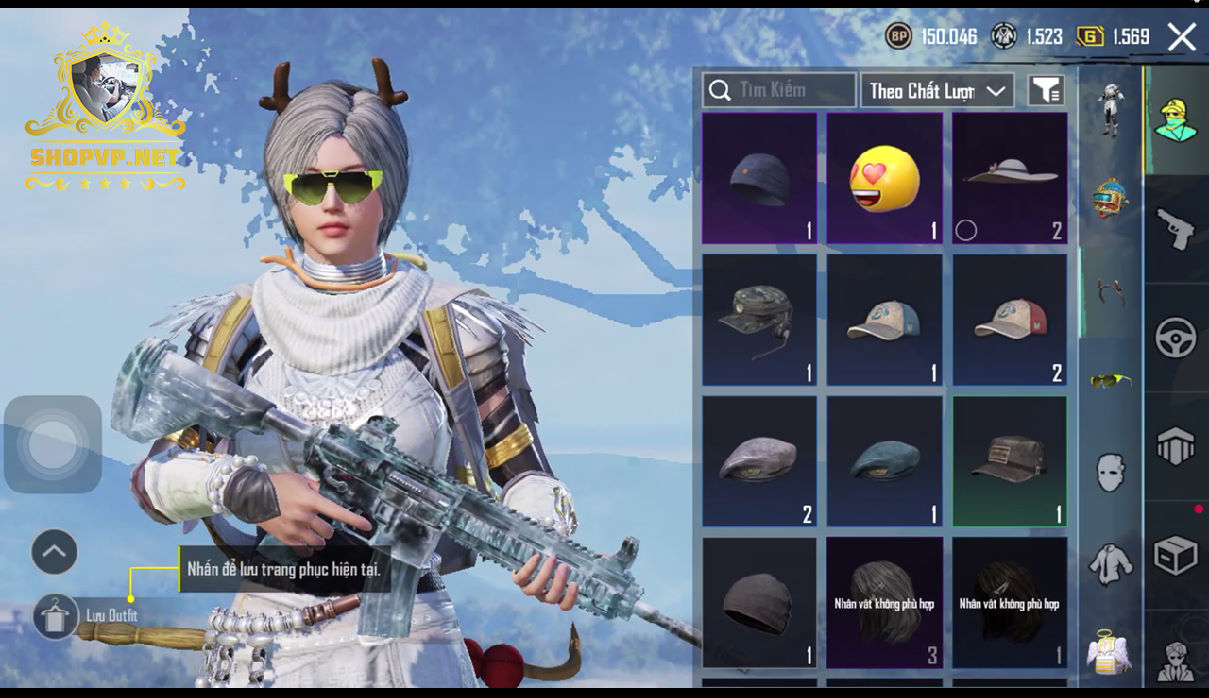This screenshot has width=1209, height=698.
Task: Switch to the shirt clothing subcategory
Action: [x=1110, y=563]
